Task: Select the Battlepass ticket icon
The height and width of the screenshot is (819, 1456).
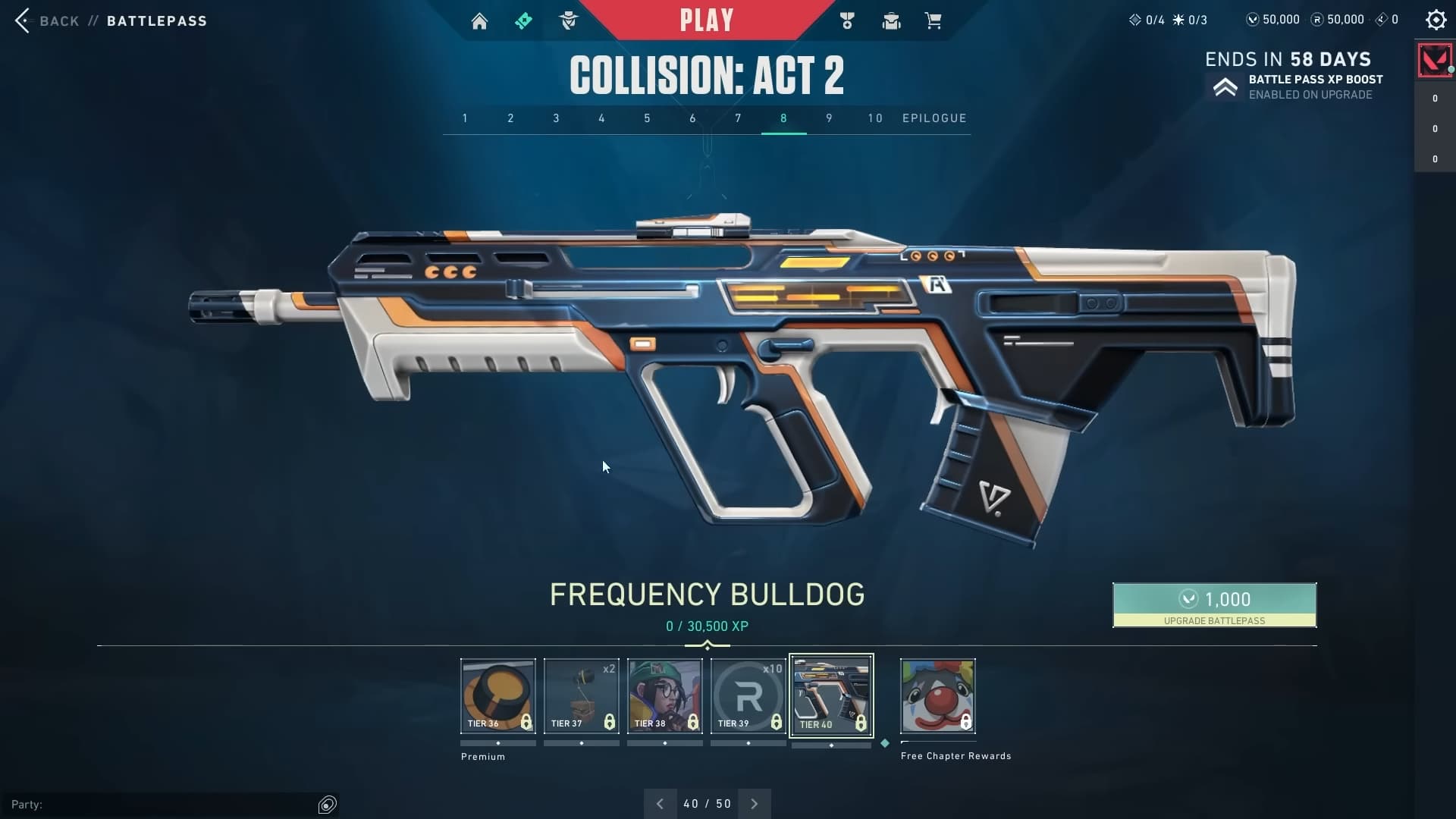Action: click(524, 20)
